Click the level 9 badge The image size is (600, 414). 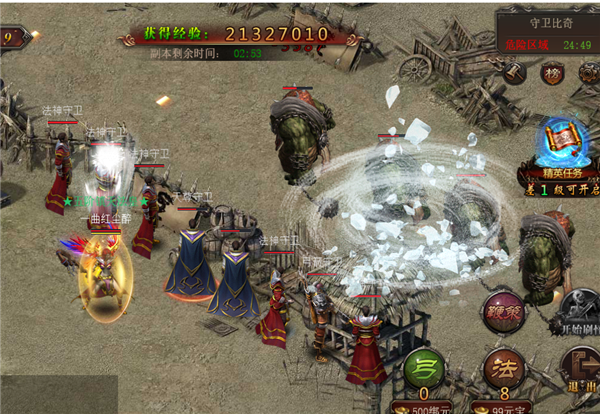coord(10,38)
